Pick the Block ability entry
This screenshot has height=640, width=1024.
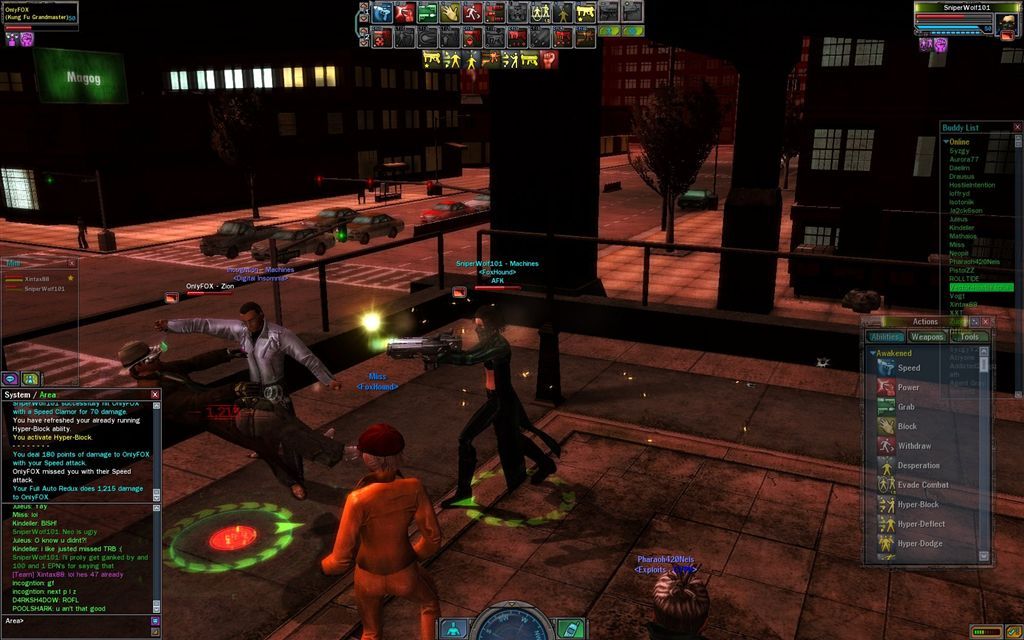click(906, 426)
